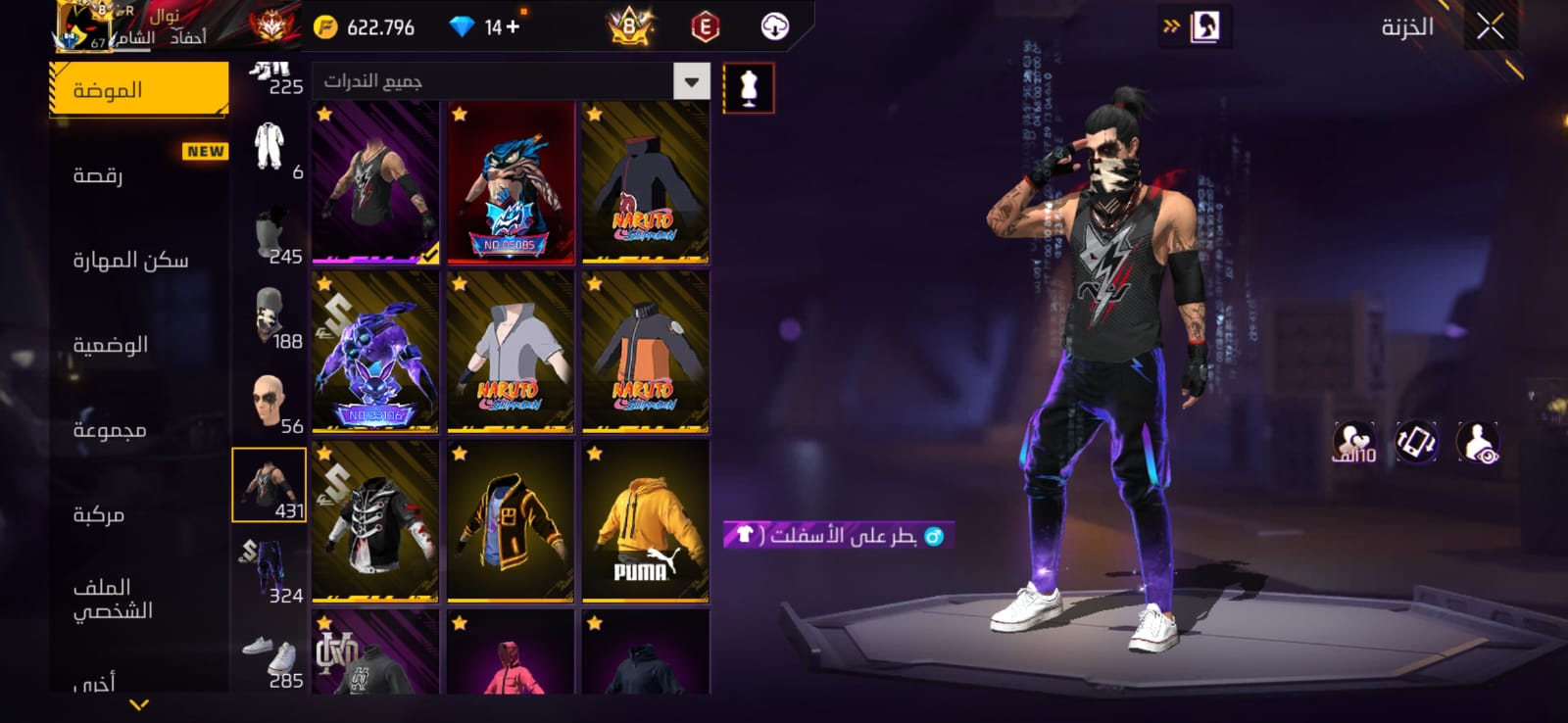Open the جميع الندرات rarity dropdown
The image size is (1568, 723).
coord(691,81)
